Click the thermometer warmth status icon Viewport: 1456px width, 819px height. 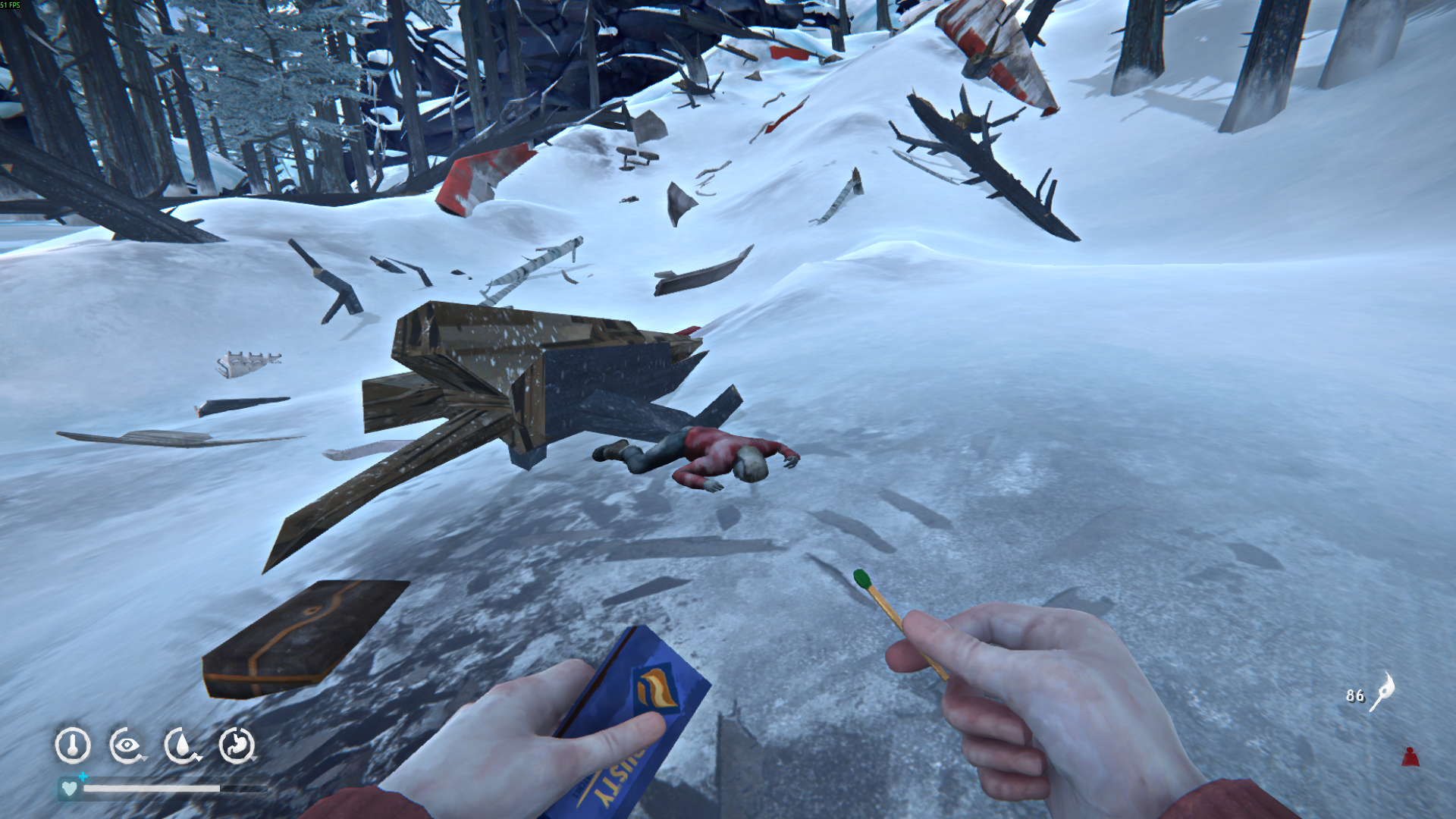pos(73,745)
